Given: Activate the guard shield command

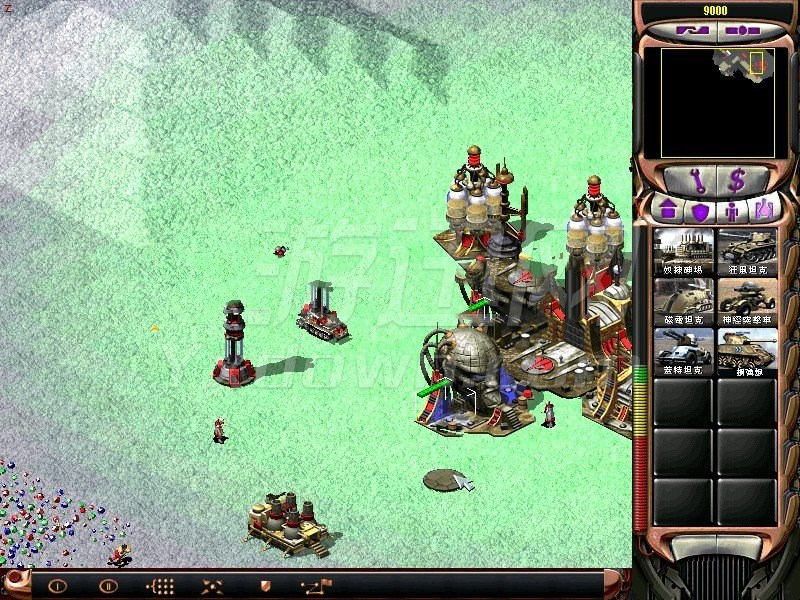Looking at the screenshot, I should tap(265, 586).
